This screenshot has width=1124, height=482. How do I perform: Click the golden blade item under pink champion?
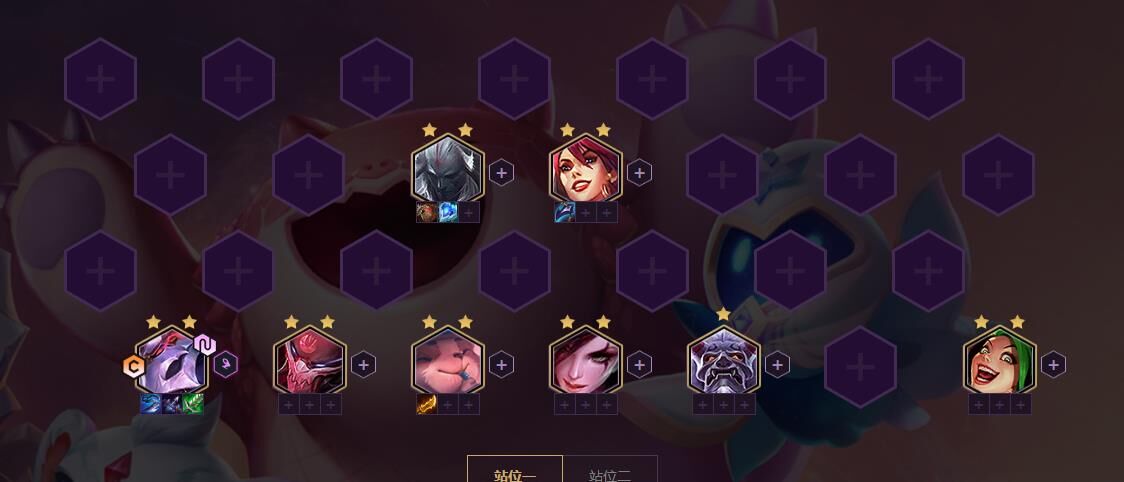[x=427, y=404]
